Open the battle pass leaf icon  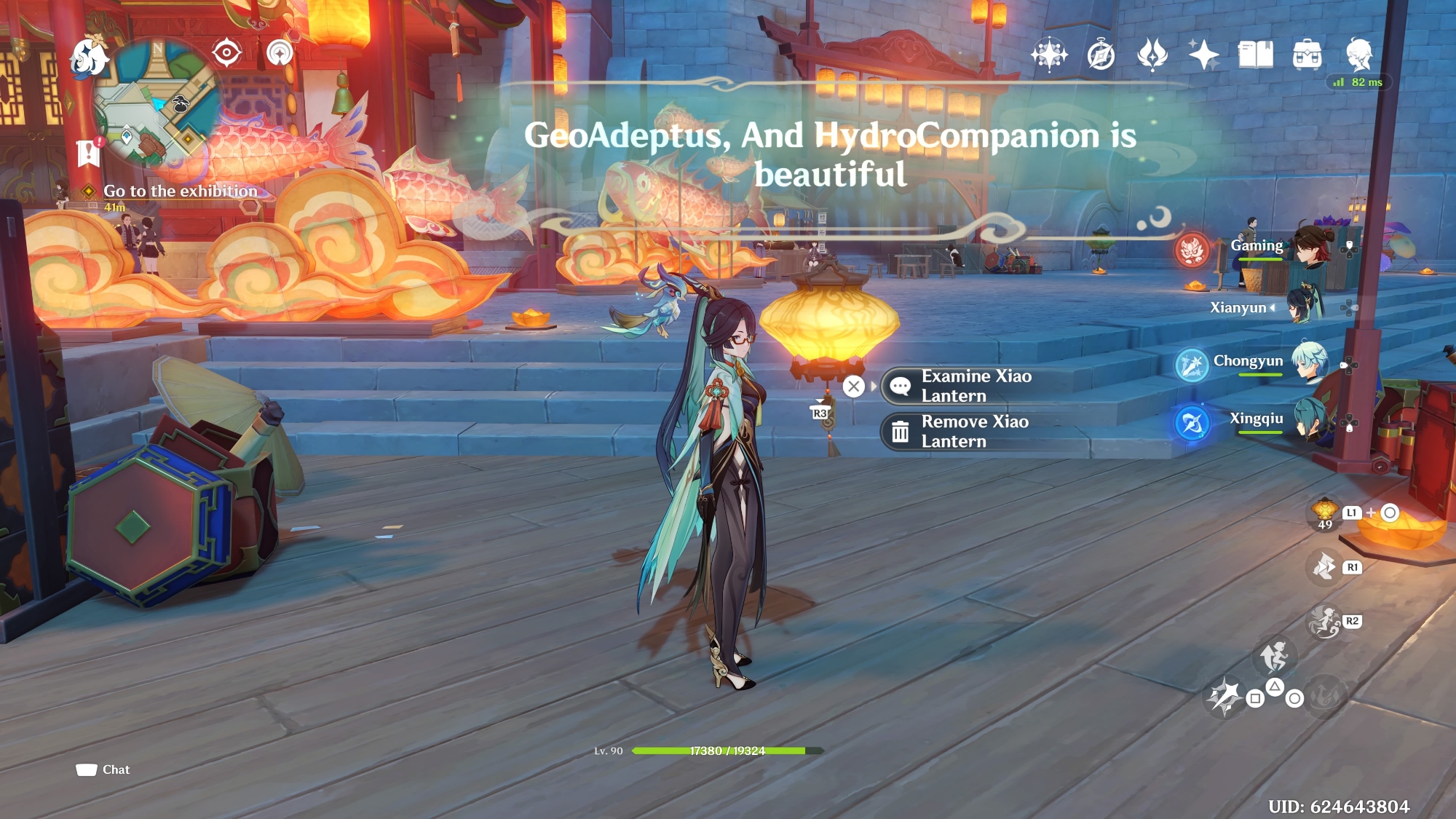[1152, 55]
